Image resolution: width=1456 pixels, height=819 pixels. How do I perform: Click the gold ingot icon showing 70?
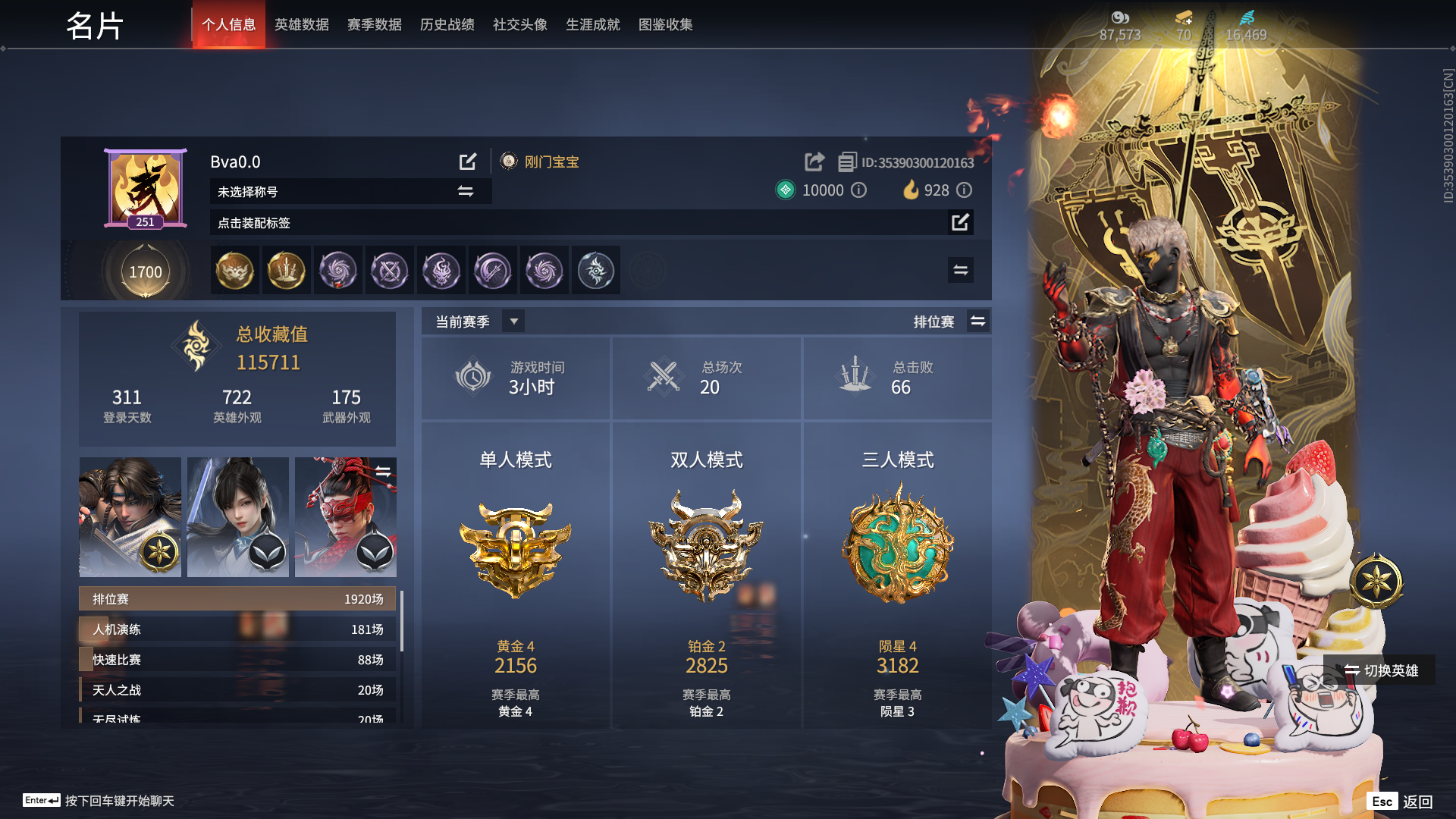[1182, 17]
